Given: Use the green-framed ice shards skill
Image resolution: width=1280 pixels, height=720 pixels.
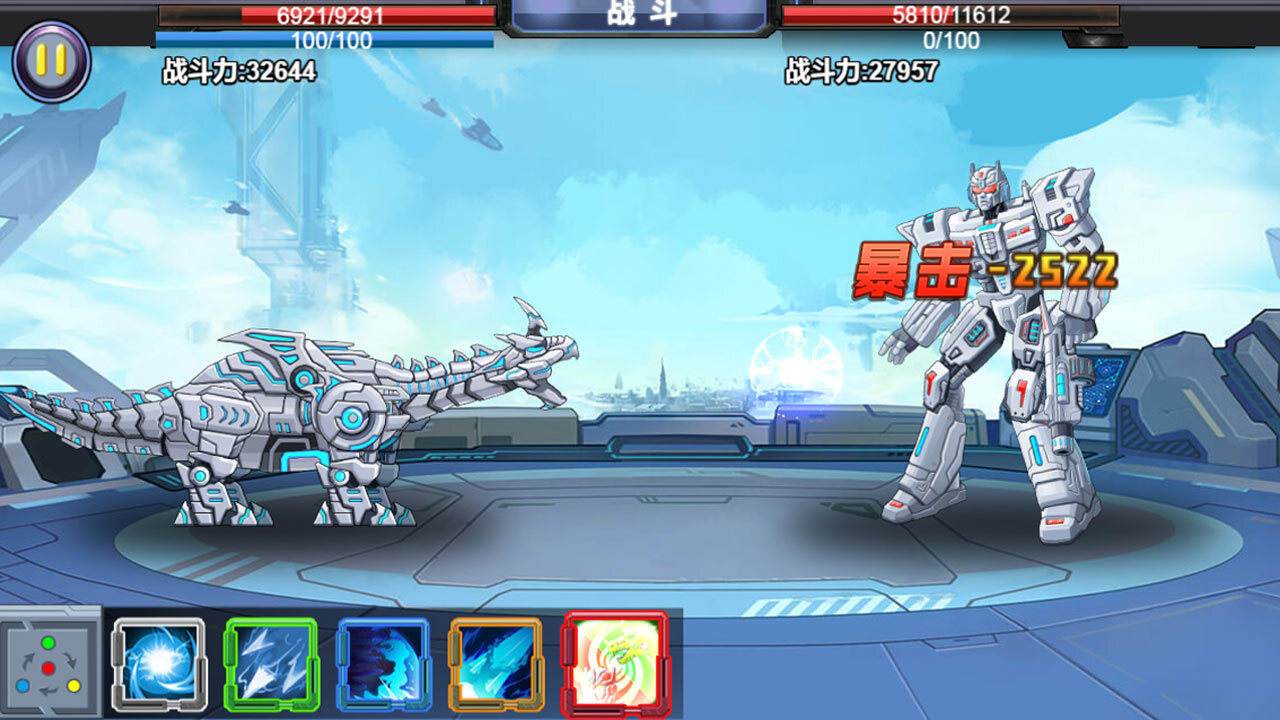Looking at the screenshot, I should (x=271, y=665).
